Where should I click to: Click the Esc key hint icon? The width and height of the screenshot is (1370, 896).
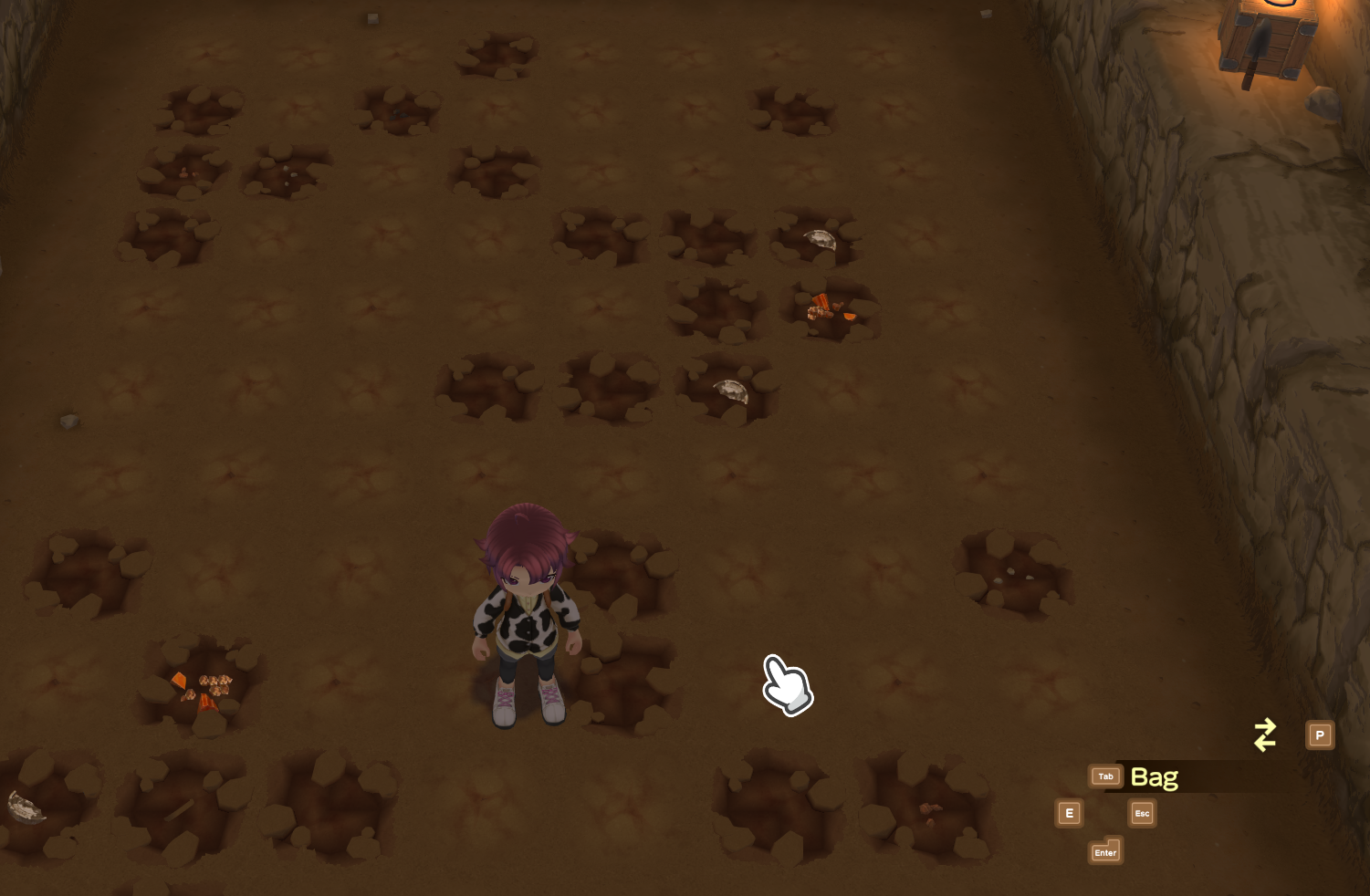point(1142,813)
